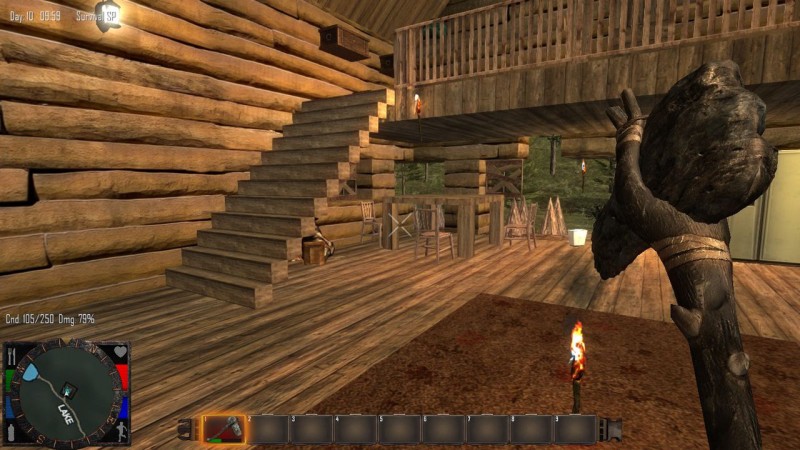The image size is (800, 450).
Task: Click the water bottle thirst icon
Action: (12, 433)
